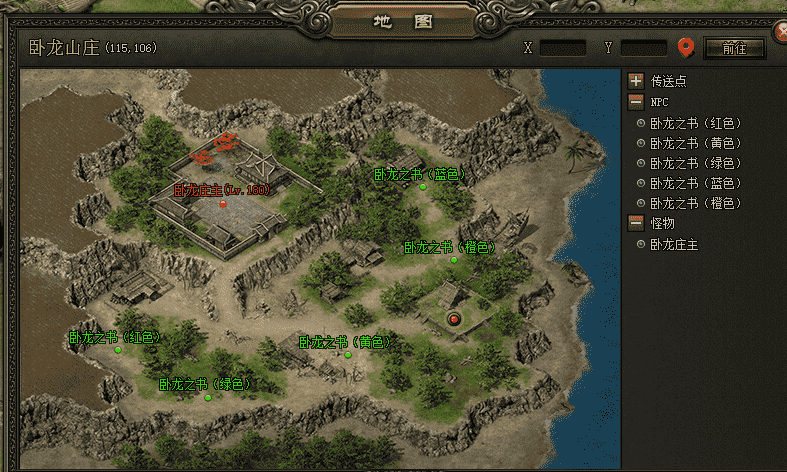
Task: Click the 卧龙之书（黄色） marker on the map
Action: pyautogui.click(x=348, y=355)
